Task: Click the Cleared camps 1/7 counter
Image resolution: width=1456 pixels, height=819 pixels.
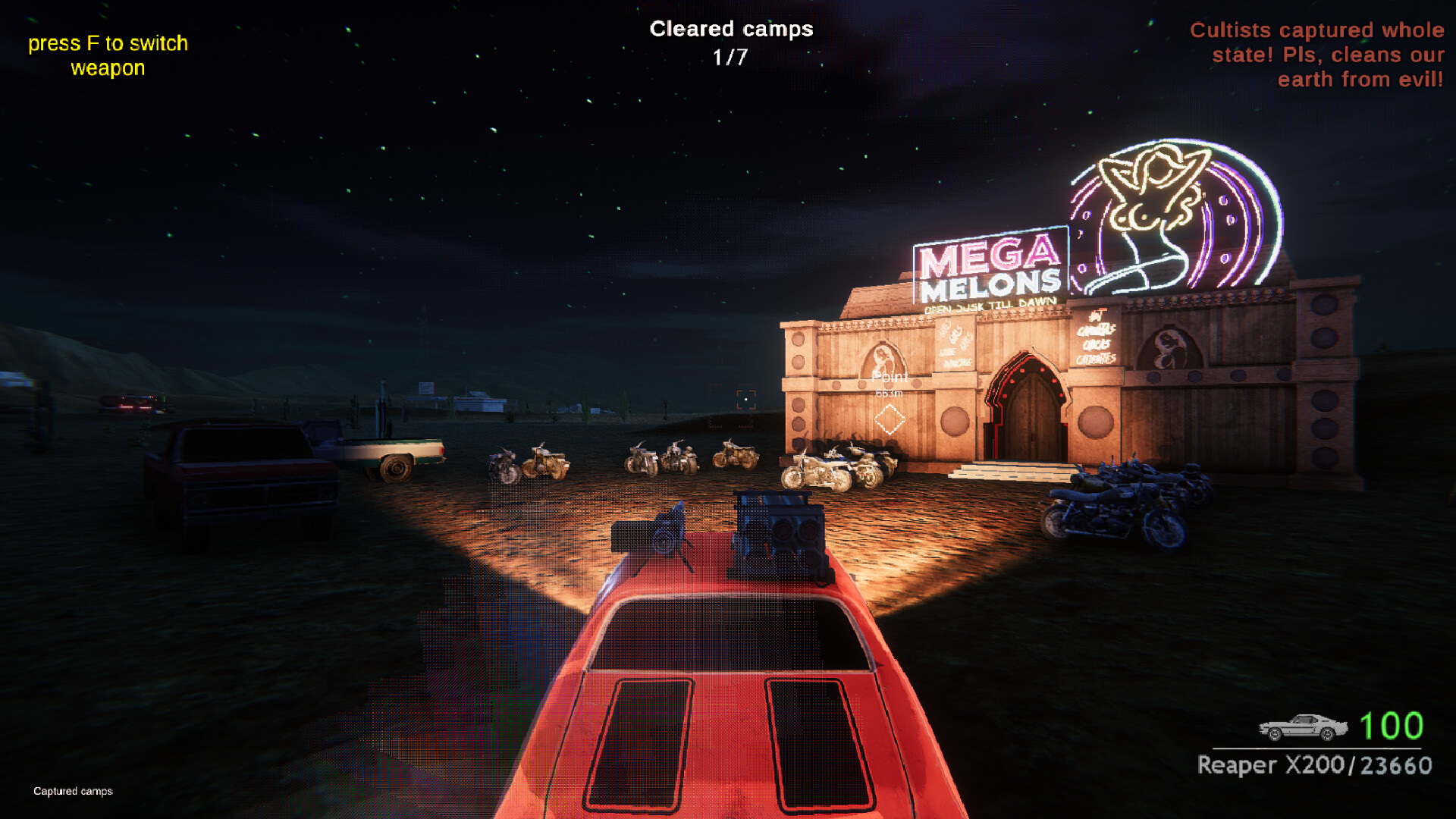Action: tap(730, 41)
